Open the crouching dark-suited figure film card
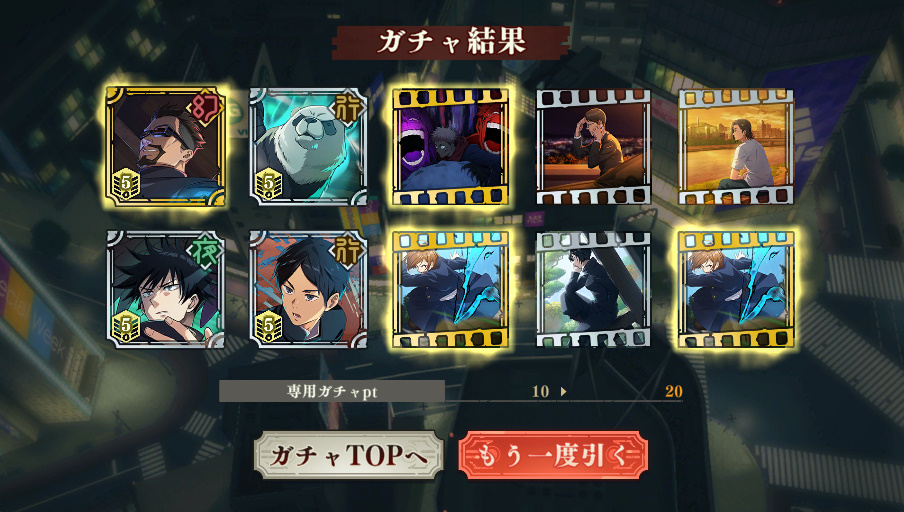 pyautogui.click(x=594, y=290)
